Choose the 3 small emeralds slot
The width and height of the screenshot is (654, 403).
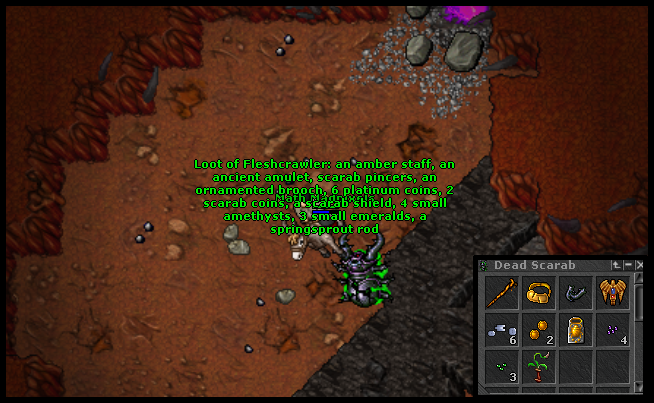coord(501,366)
